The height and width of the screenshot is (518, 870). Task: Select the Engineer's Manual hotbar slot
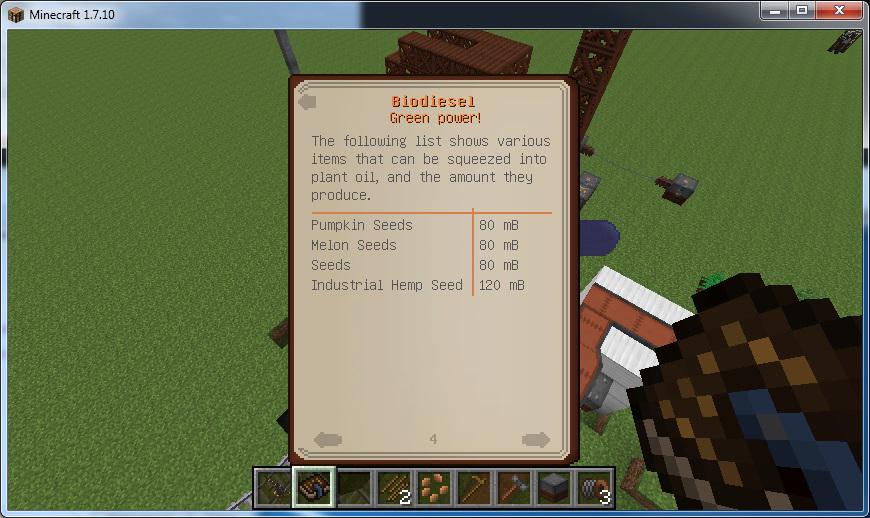click(x=313, y=488)
